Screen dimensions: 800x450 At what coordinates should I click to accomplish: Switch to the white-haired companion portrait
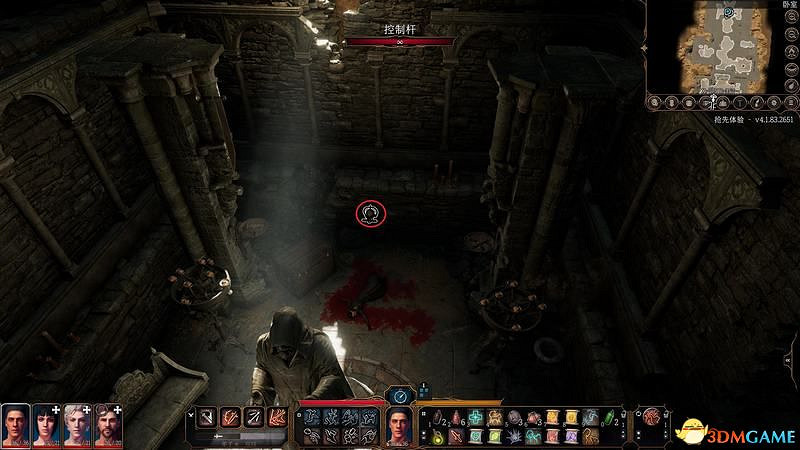click(76, 425)
